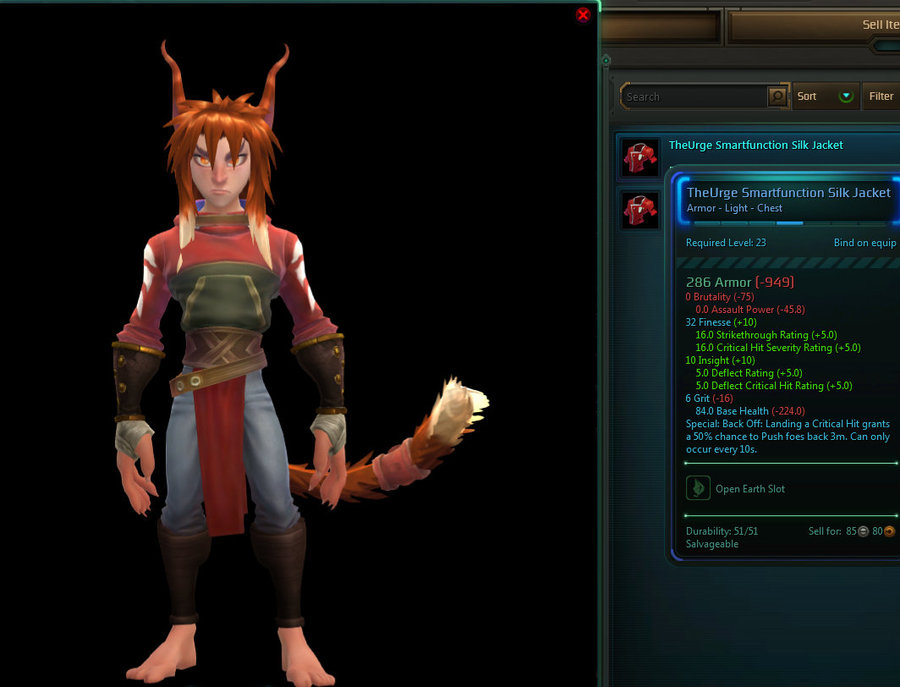
Task: Click into the Search field
Action: [693, 97]
